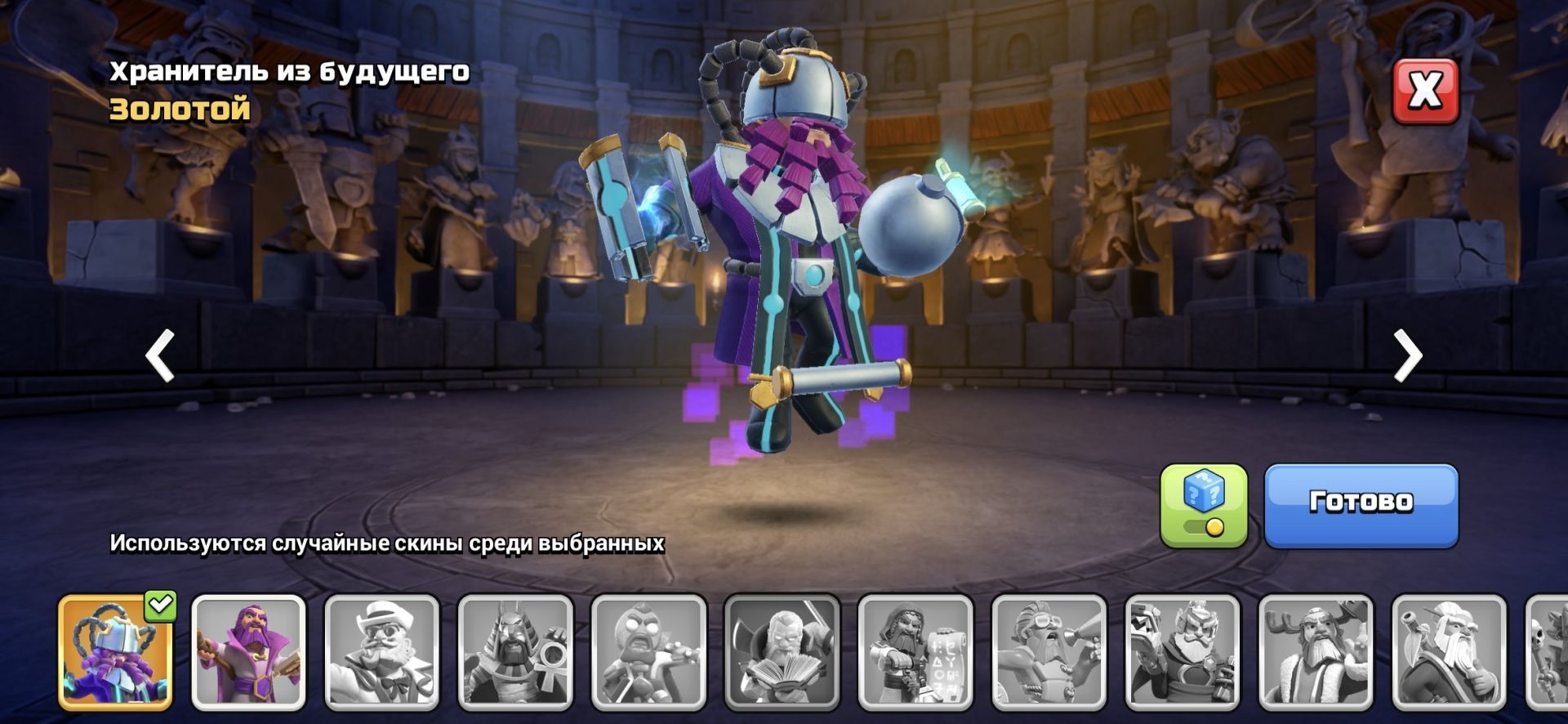Viewport: 1568px width, 724px height.
Task: Close the skin selection screen
Action: [x=1425, y=91]
